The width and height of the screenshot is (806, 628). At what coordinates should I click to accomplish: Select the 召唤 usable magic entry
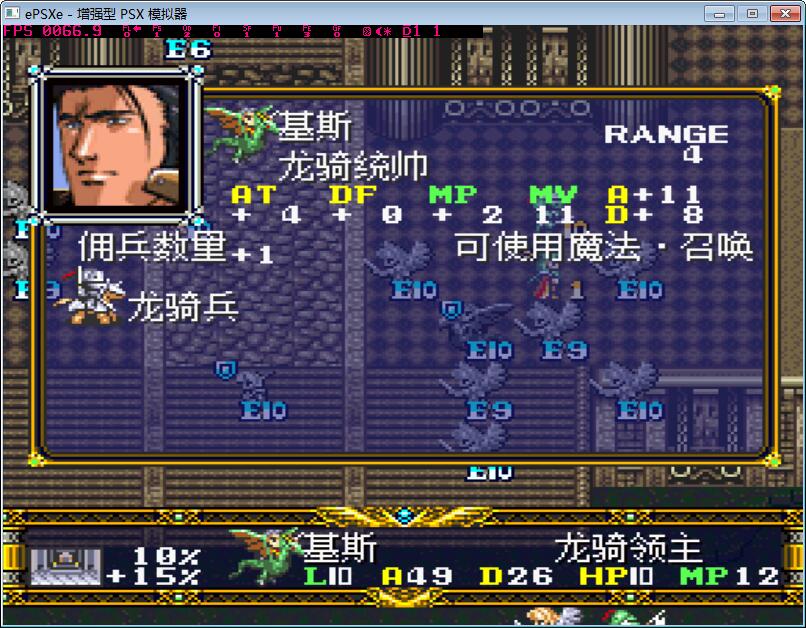point(717,246)
